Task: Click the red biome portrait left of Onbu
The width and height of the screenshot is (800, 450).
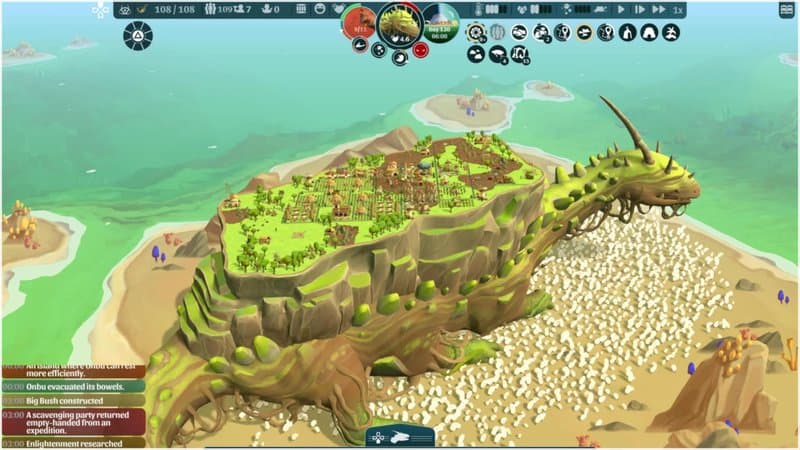Action: [358, 24]
